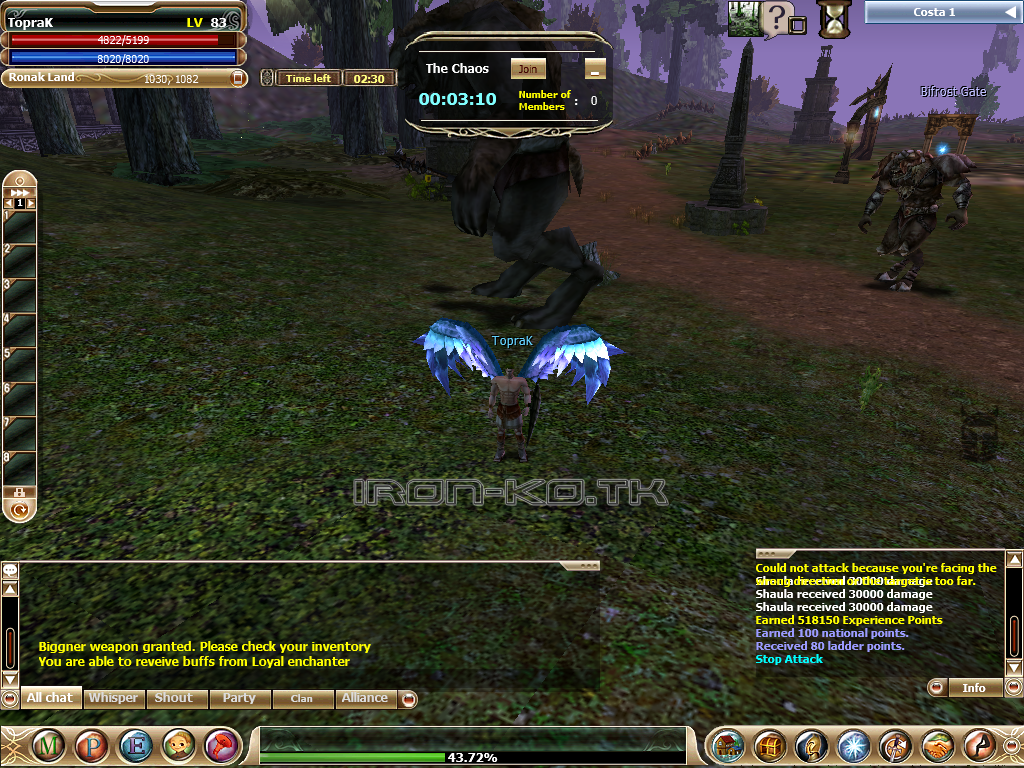This screenshot has width=1024, height=768.
Task: Open the green M menu icon
Action: coord(50,746)
